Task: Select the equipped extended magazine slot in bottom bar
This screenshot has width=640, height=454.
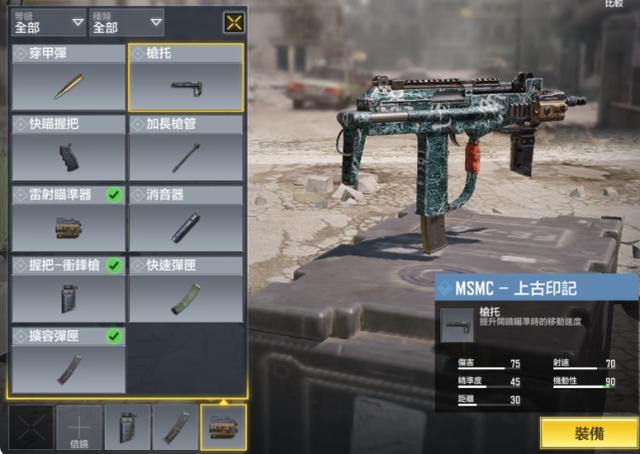Action: pyautogui.click(x=176, y=427)
